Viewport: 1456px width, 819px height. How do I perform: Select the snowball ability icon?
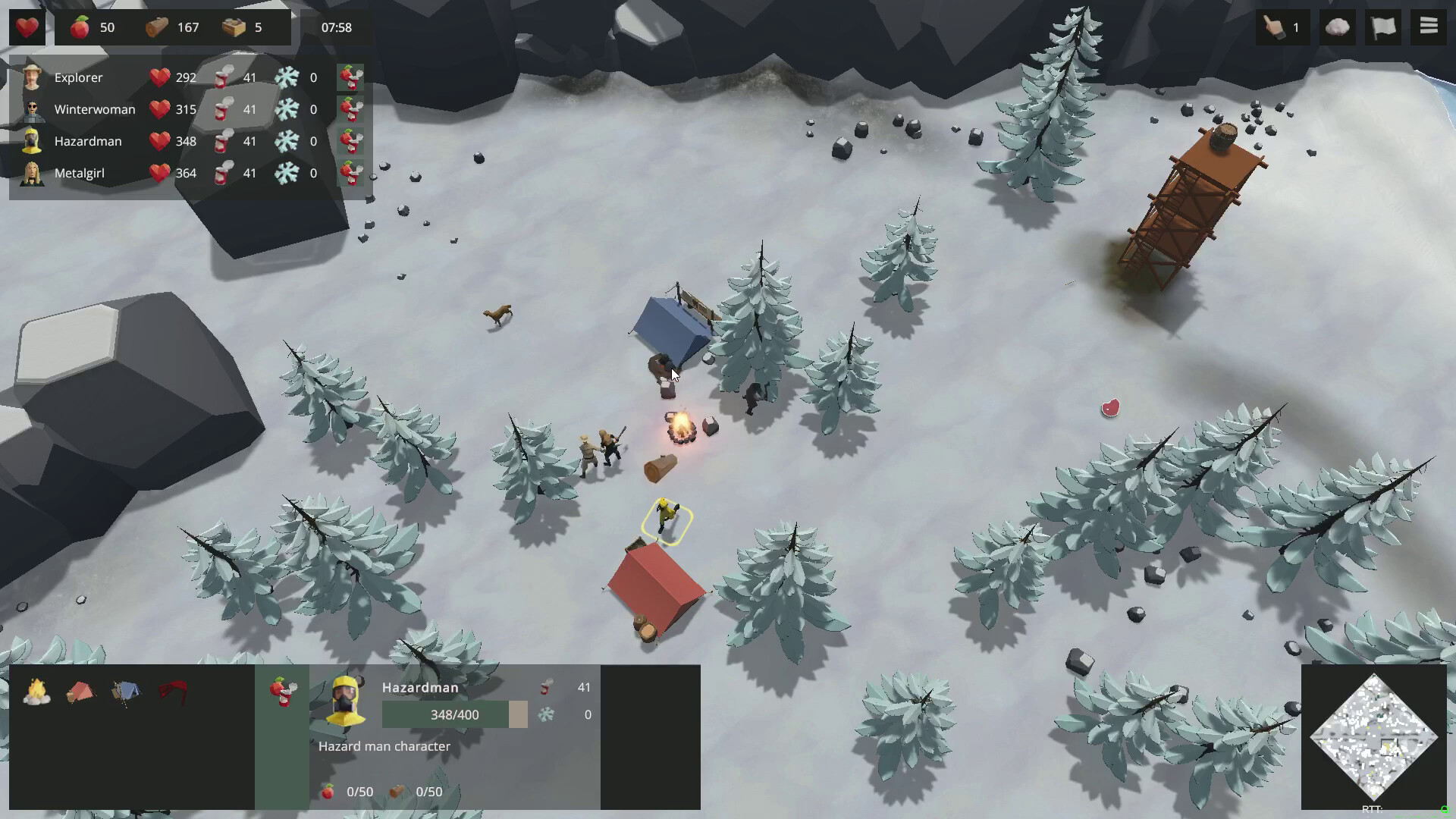(1337, 27)
